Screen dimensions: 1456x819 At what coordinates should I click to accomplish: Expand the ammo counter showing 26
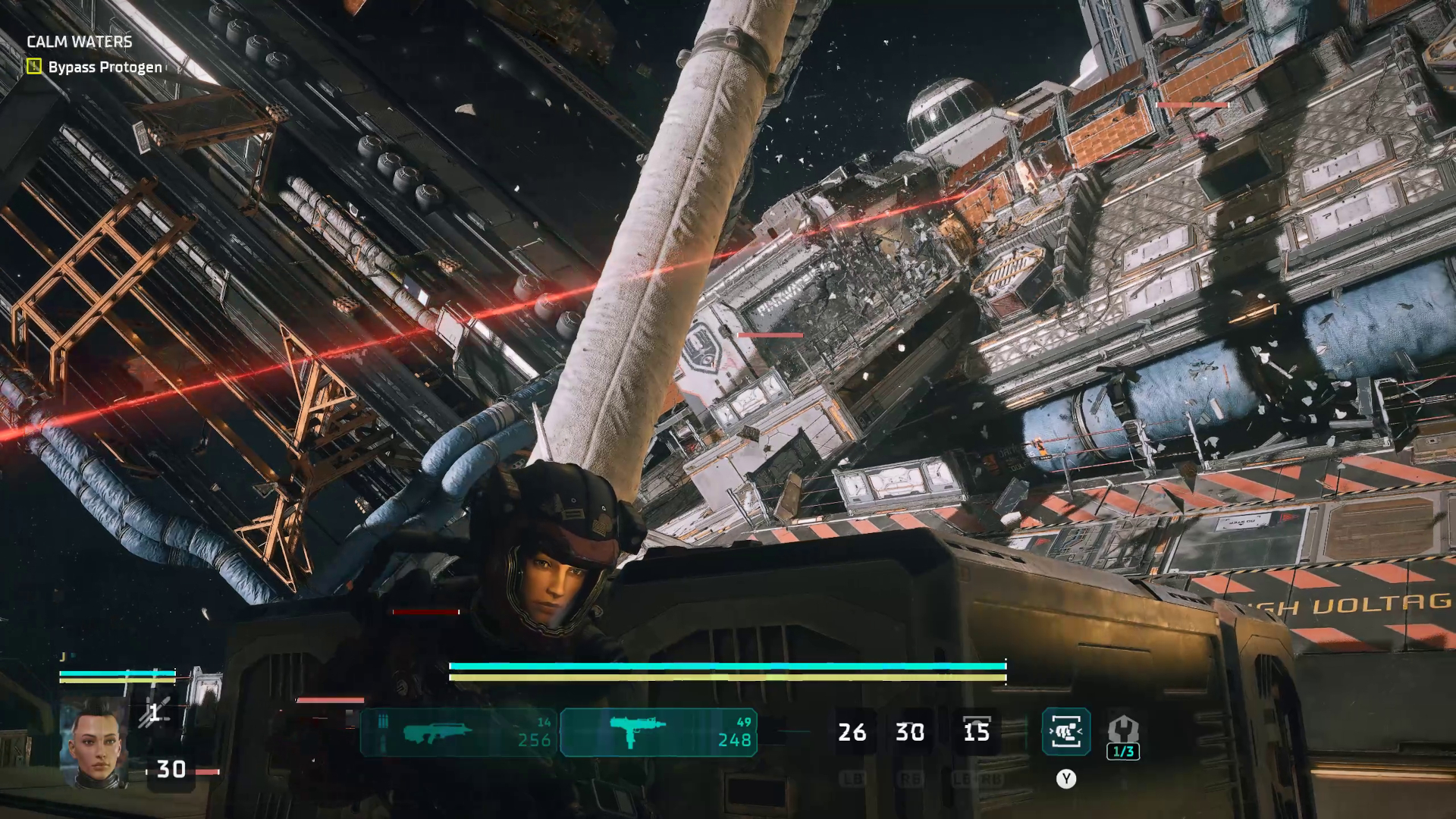851,733
